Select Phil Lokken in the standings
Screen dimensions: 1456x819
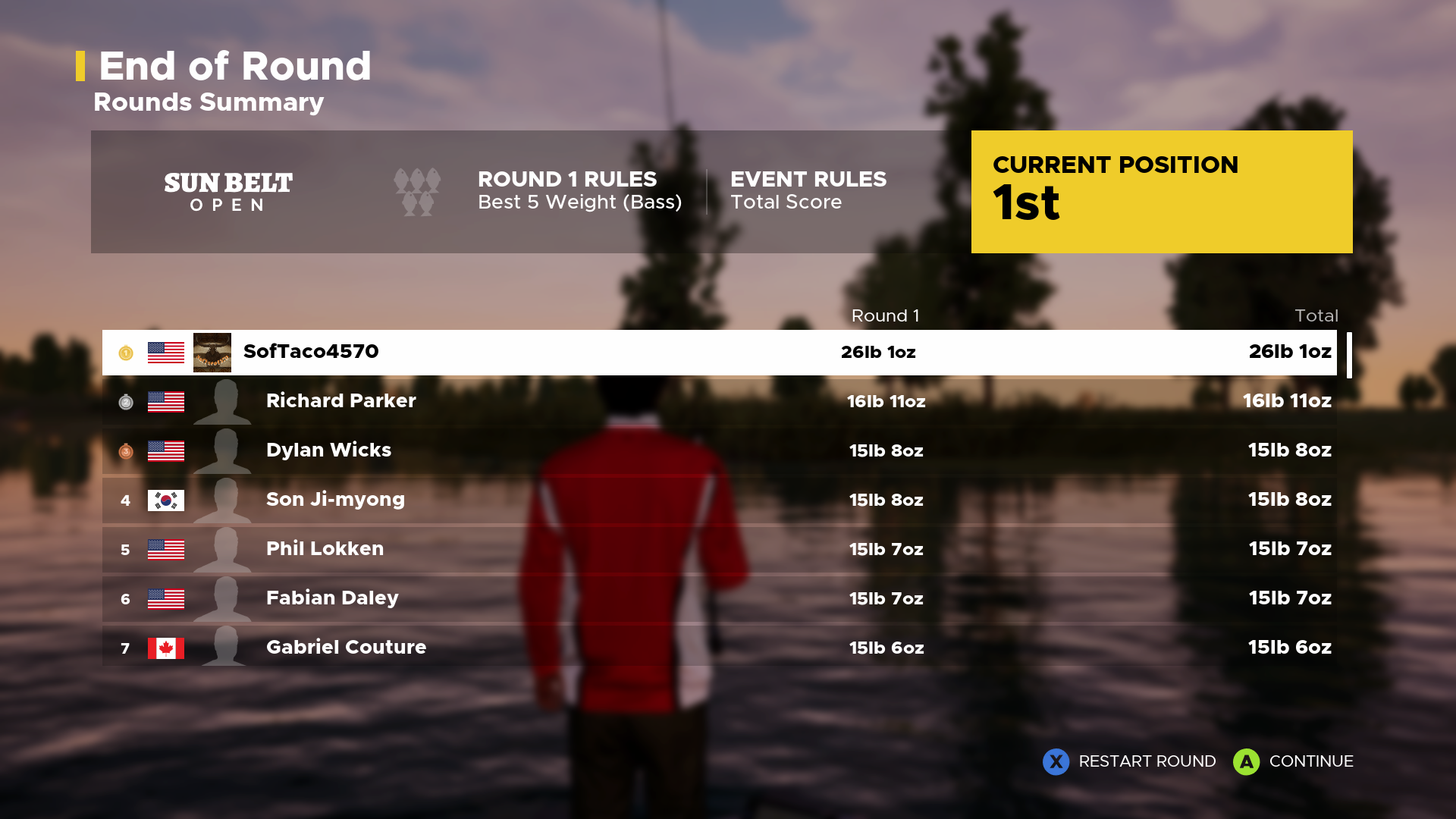coord(719,550)
